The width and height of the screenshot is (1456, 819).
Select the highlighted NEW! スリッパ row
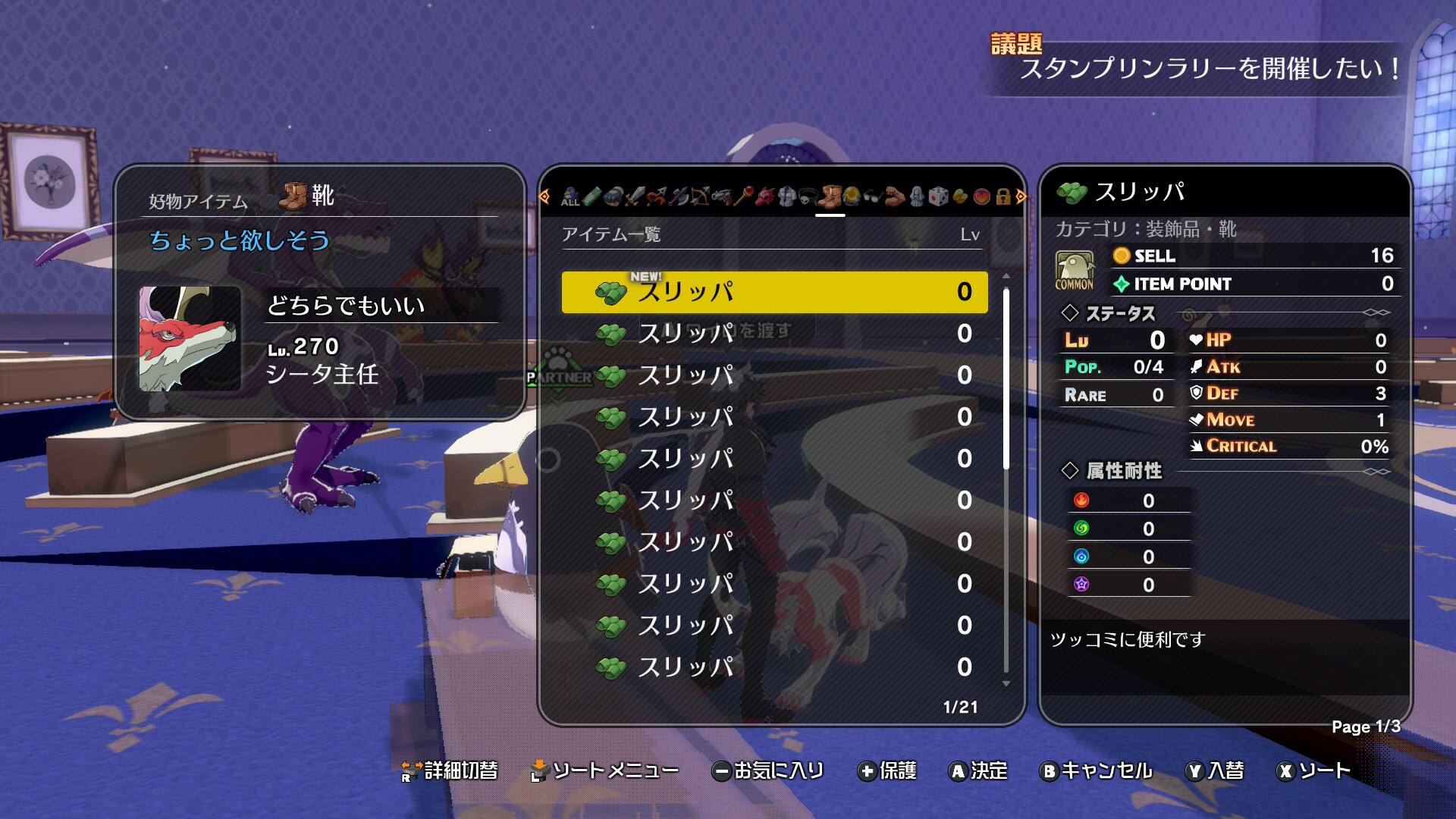[773, 292]
